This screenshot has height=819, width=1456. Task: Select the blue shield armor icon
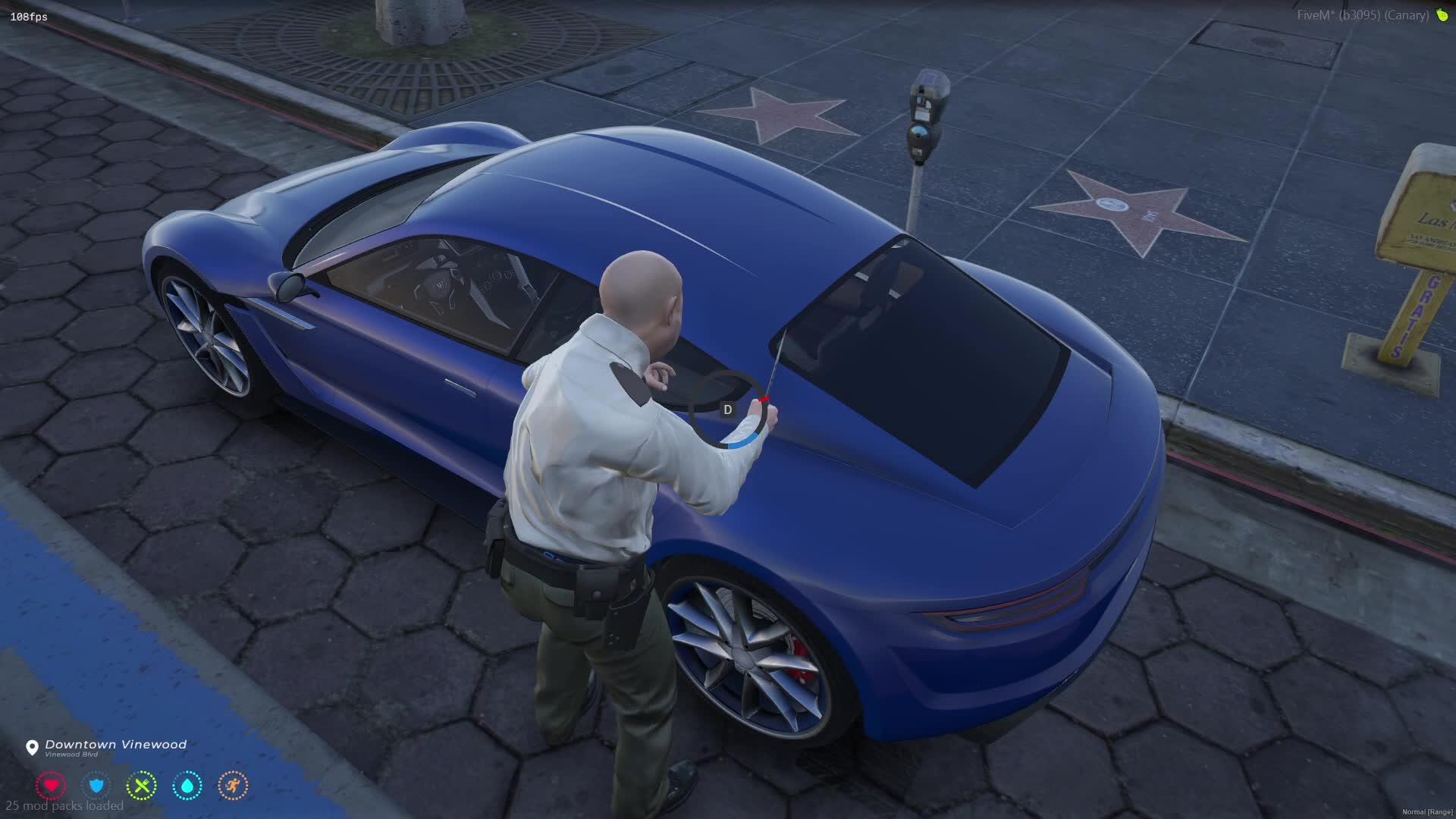96,786
